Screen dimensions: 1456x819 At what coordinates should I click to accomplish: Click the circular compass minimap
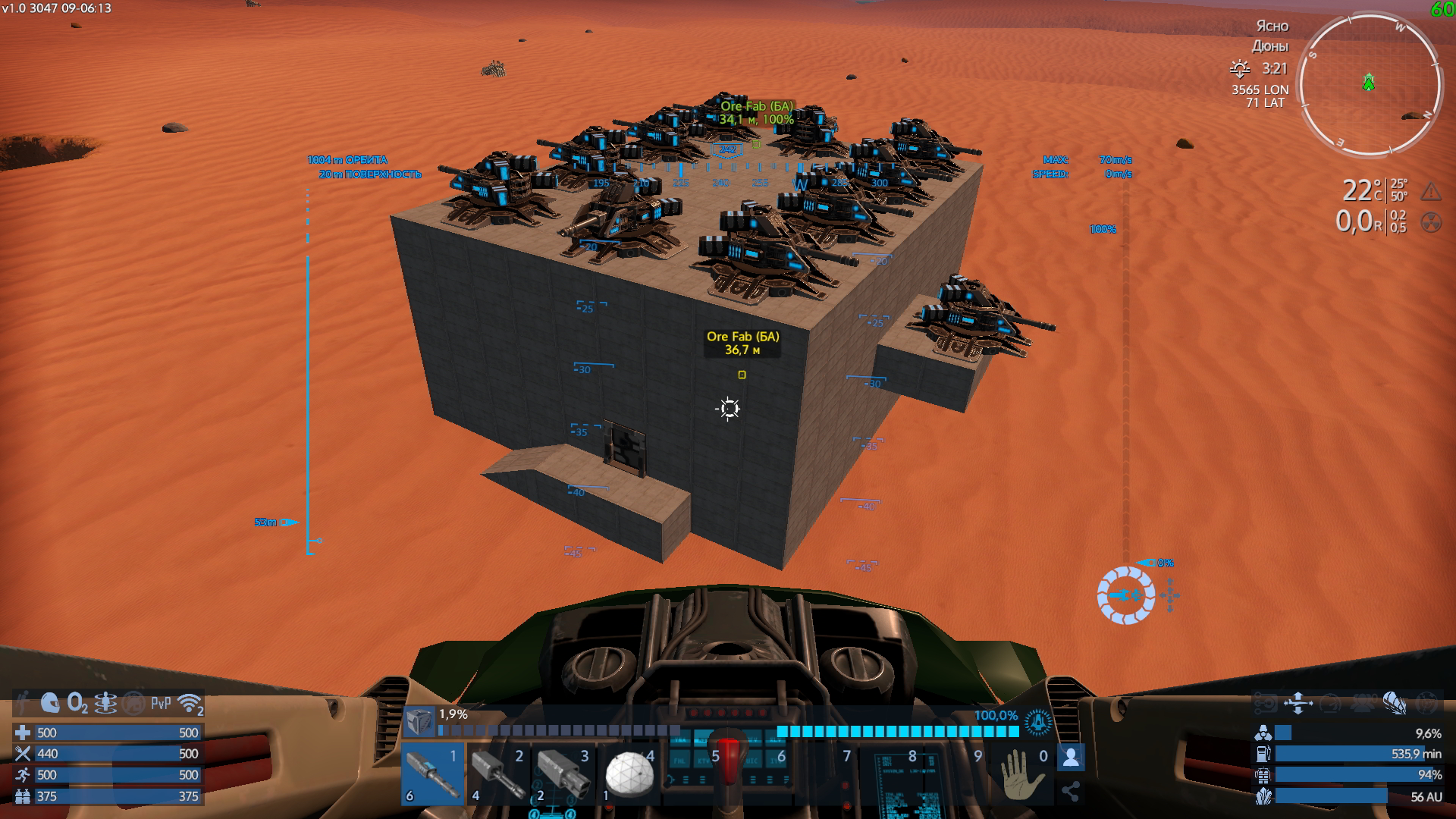1370,84
